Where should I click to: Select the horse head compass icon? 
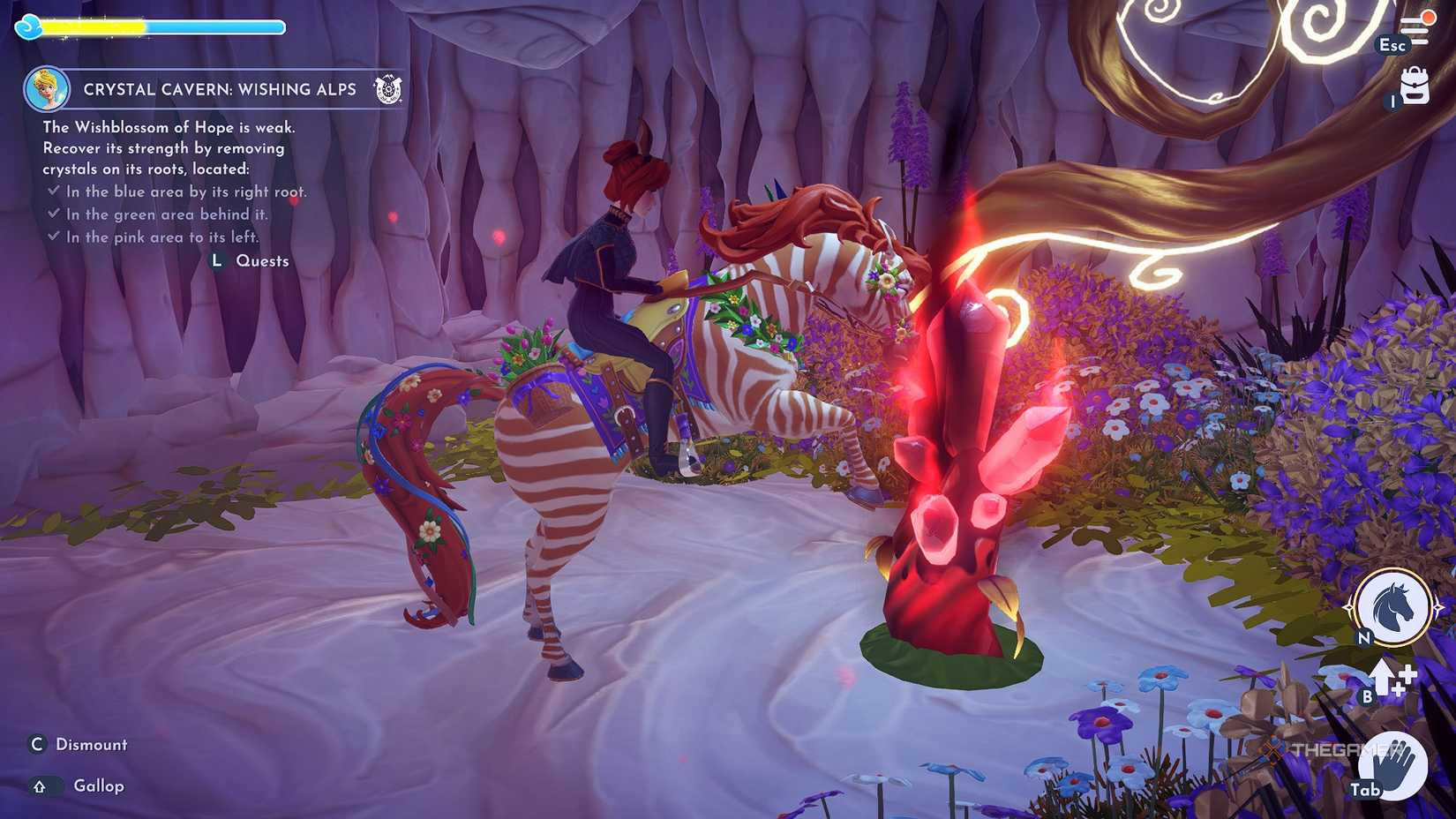1392,605
